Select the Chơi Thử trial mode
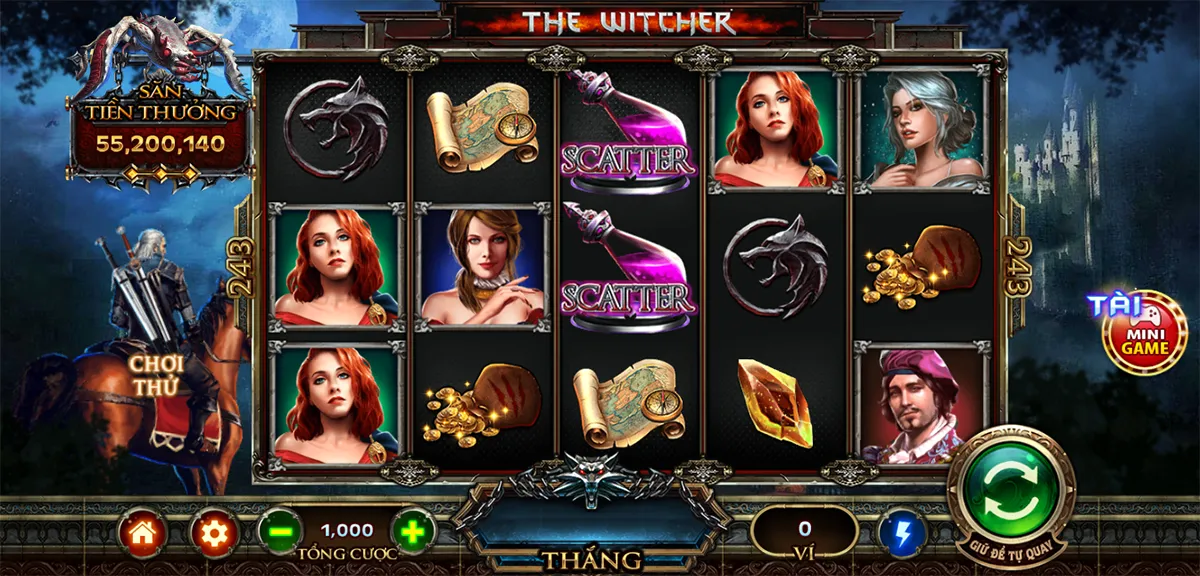This screenshot has width=1200, height=576. click(155, 373)
